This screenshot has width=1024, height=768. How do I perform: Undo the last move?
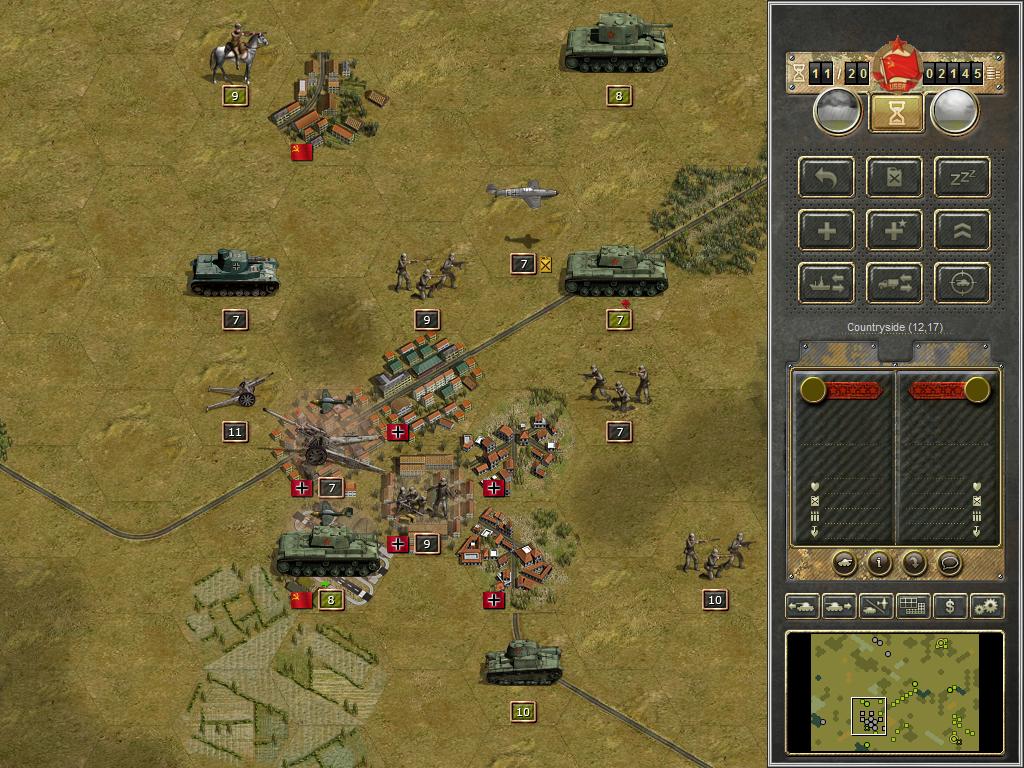pos(827,178)
